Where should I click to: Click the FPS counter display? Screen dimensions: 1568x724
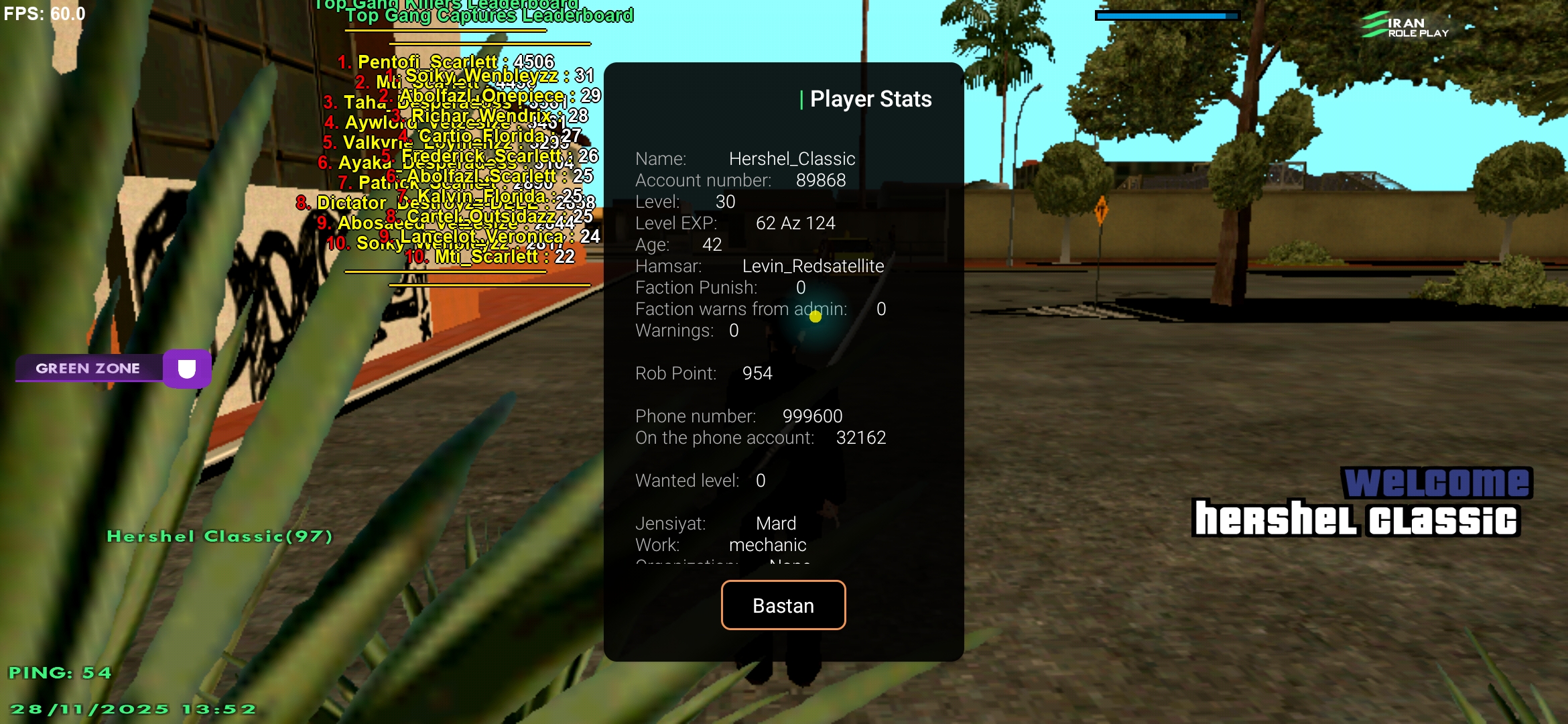click(44, 13)
